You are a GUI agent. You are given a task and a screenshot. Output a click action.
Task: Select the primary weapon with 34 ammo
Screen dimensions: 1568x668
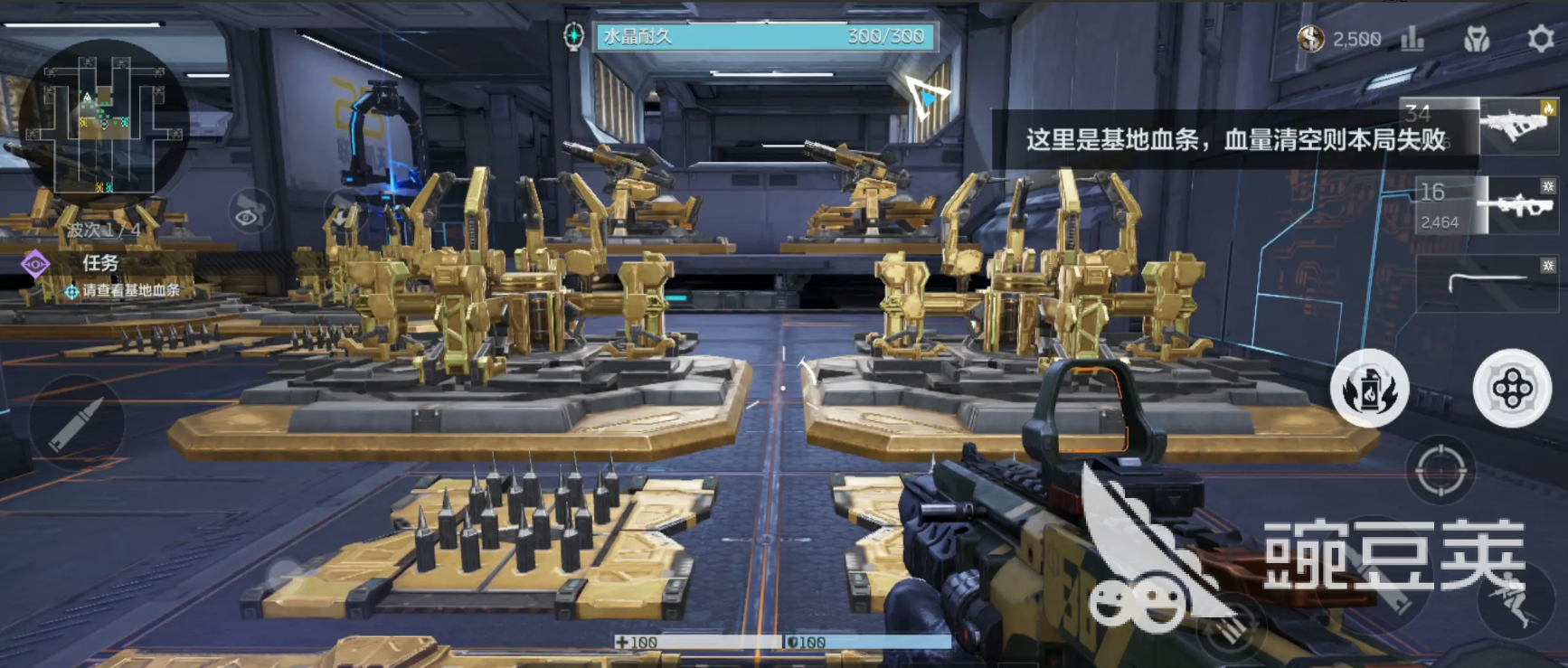click(1478, 125)
